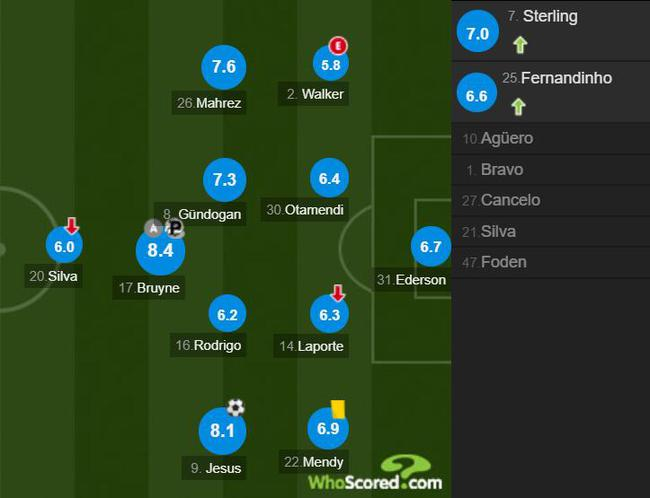Image resolution: width=650 pixels, height=498 pixels.
Task: Select Laporte's 6.3 rating circle
Action: pos(331,315)
